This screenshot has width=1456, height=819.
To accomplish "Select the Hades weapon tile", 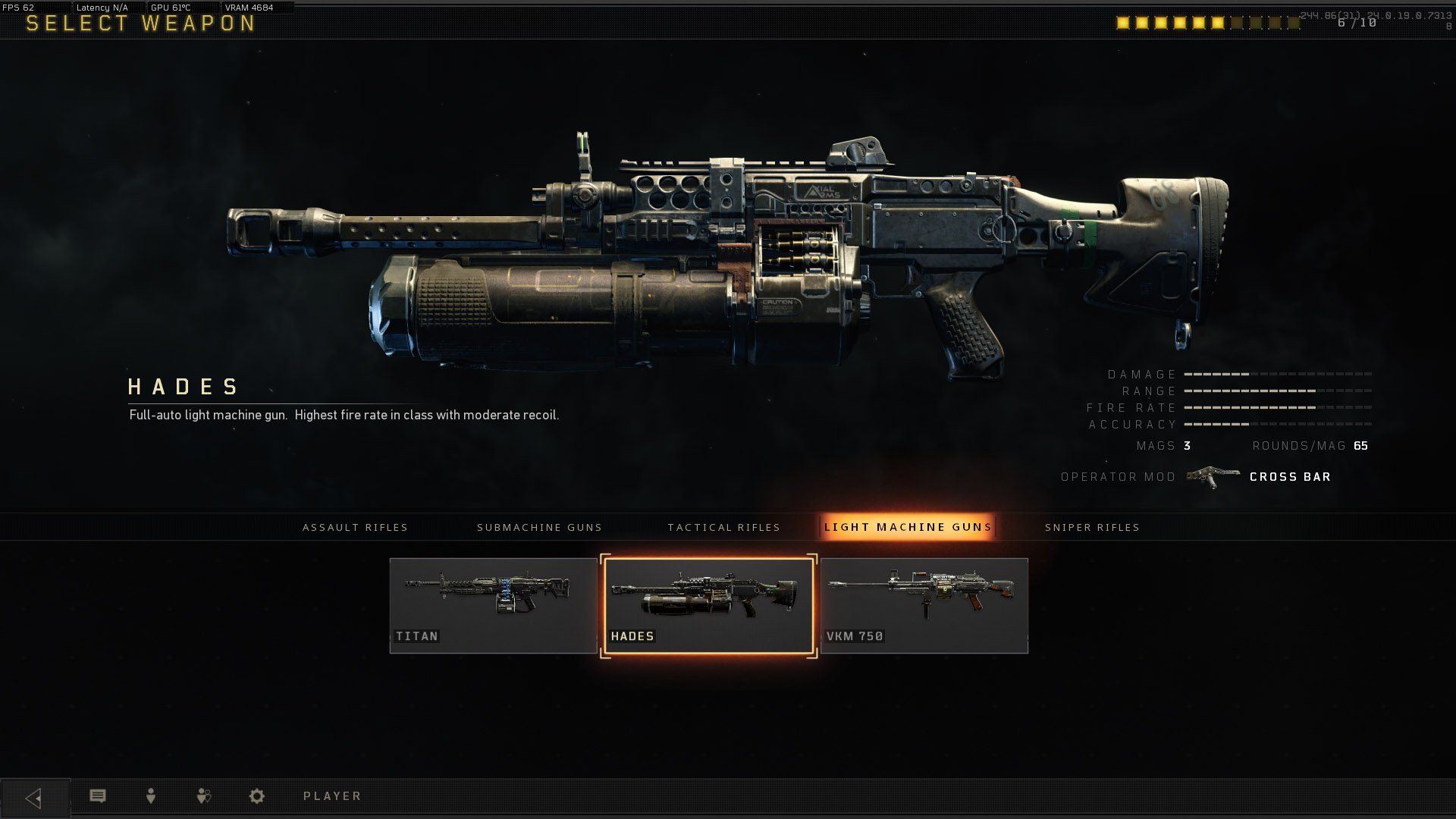I will [x=708, y=605].
